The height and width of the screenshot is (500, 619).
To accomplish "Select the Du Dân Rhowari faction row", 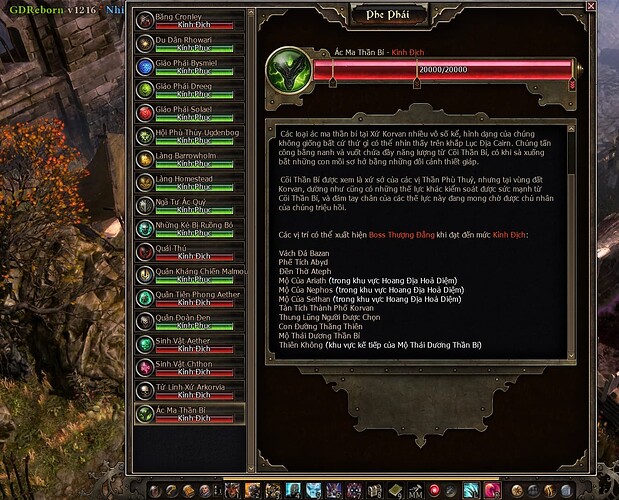I will (x=188, y=44).
